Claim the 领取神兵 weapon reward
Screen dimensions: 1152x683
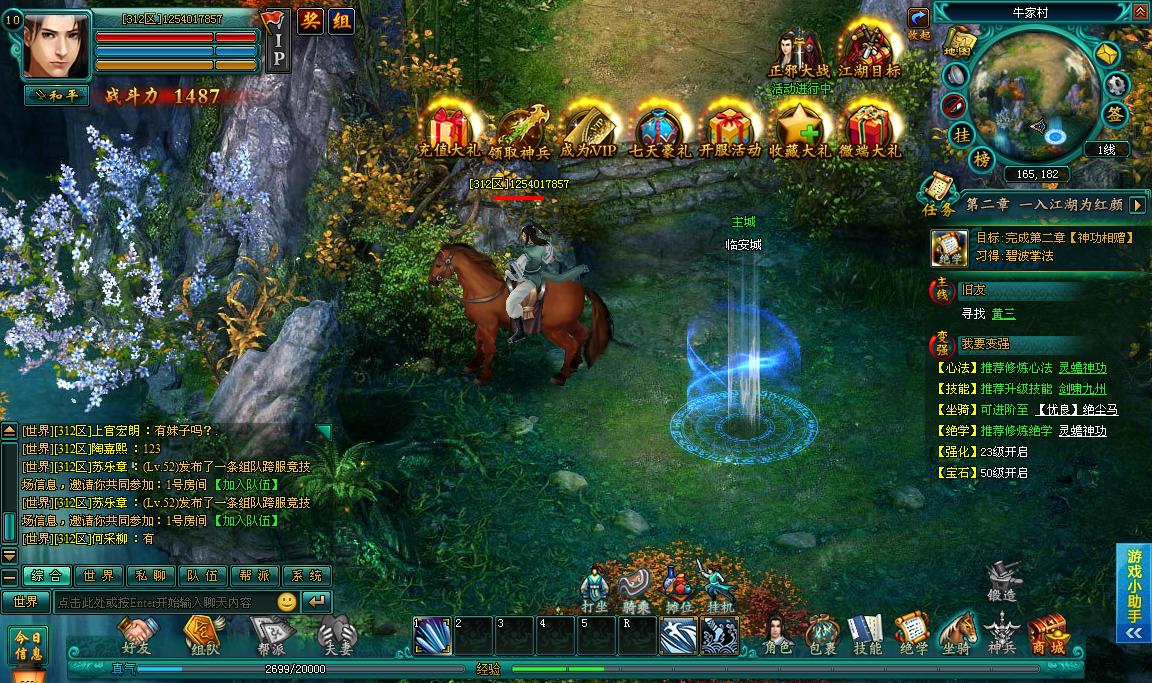518,130
